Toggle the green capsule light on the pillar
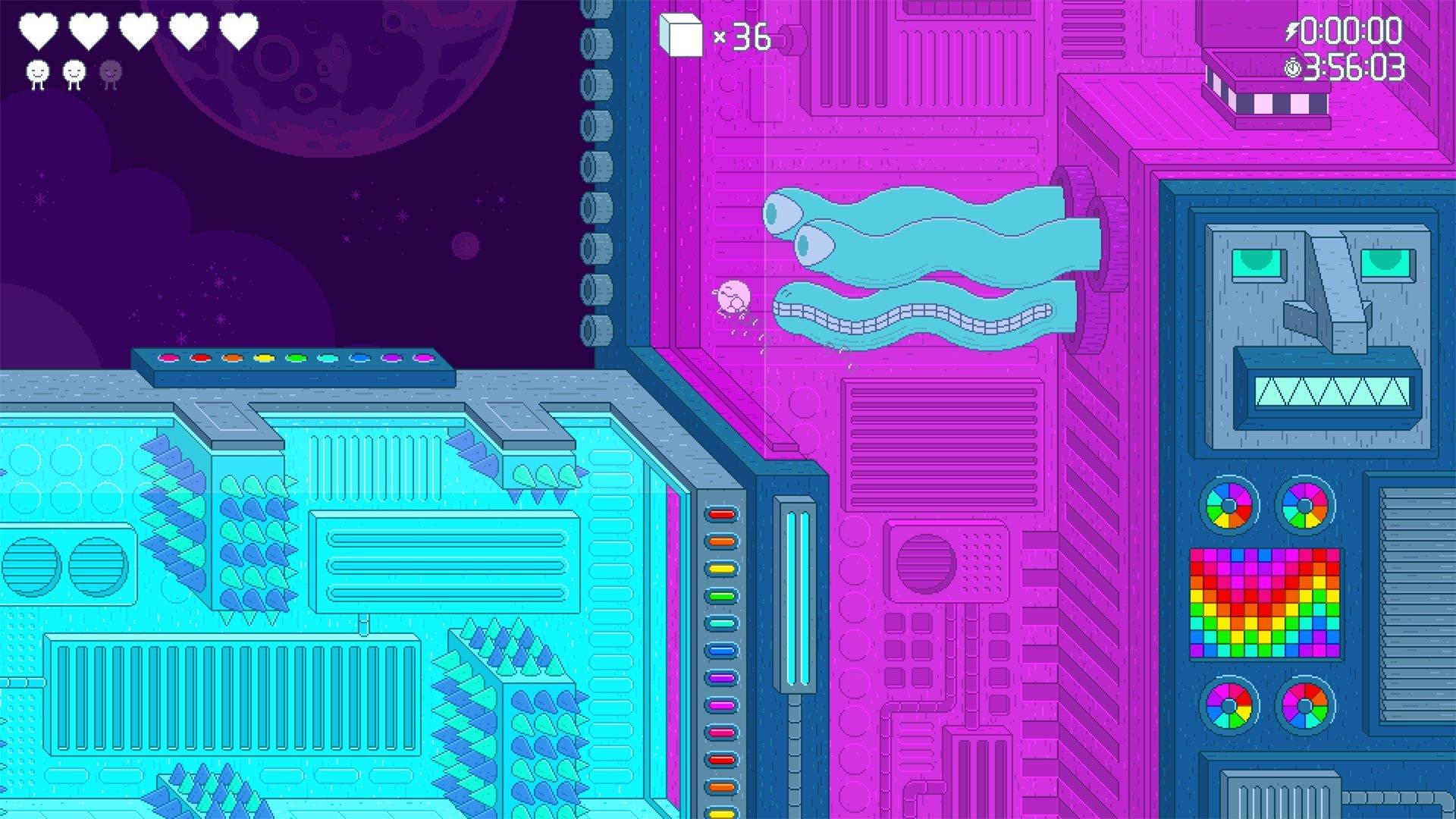 pos(720,595)
